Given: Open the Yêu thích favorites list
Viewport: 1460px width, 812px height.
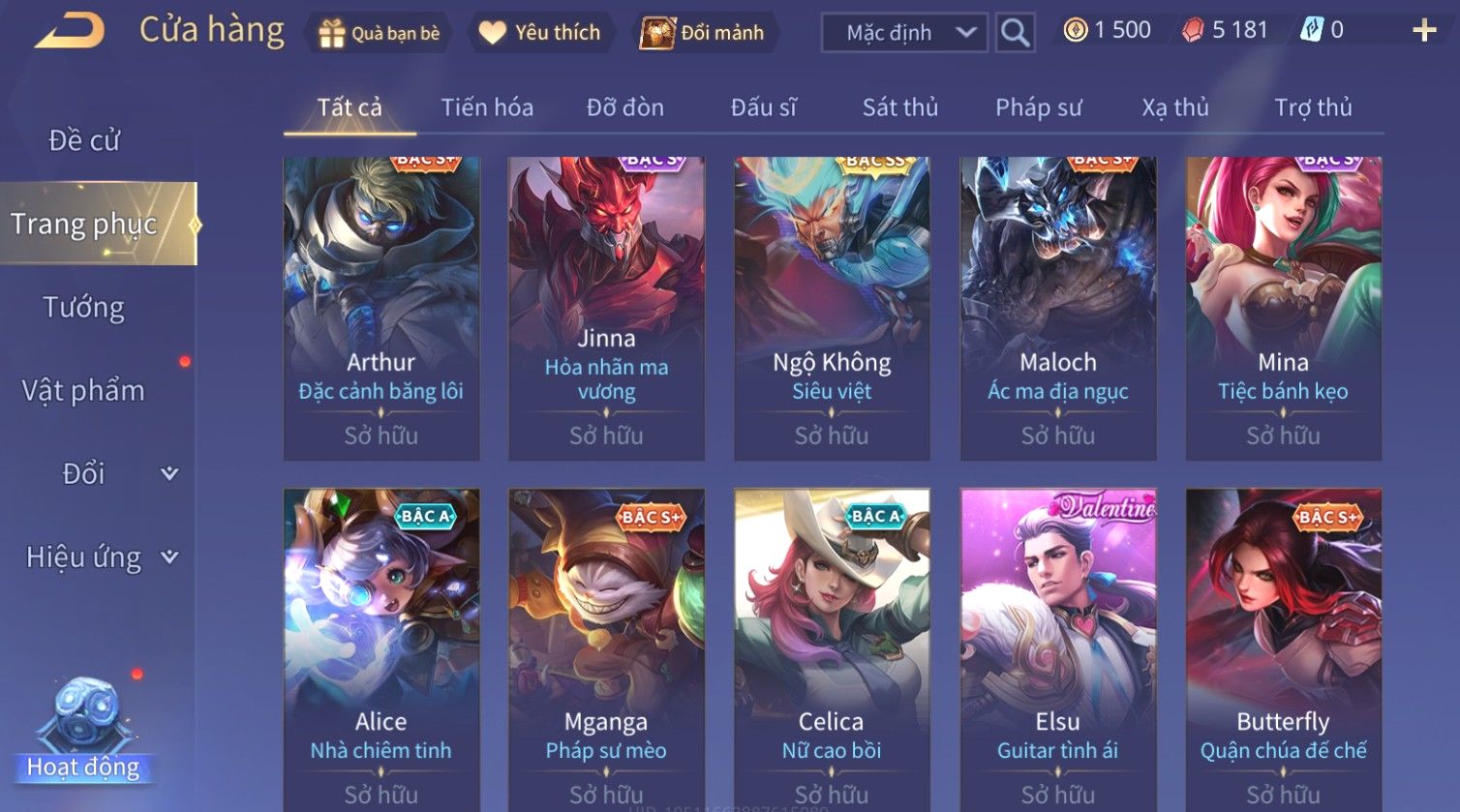Looking at the screenshot, I should [540, 33].
